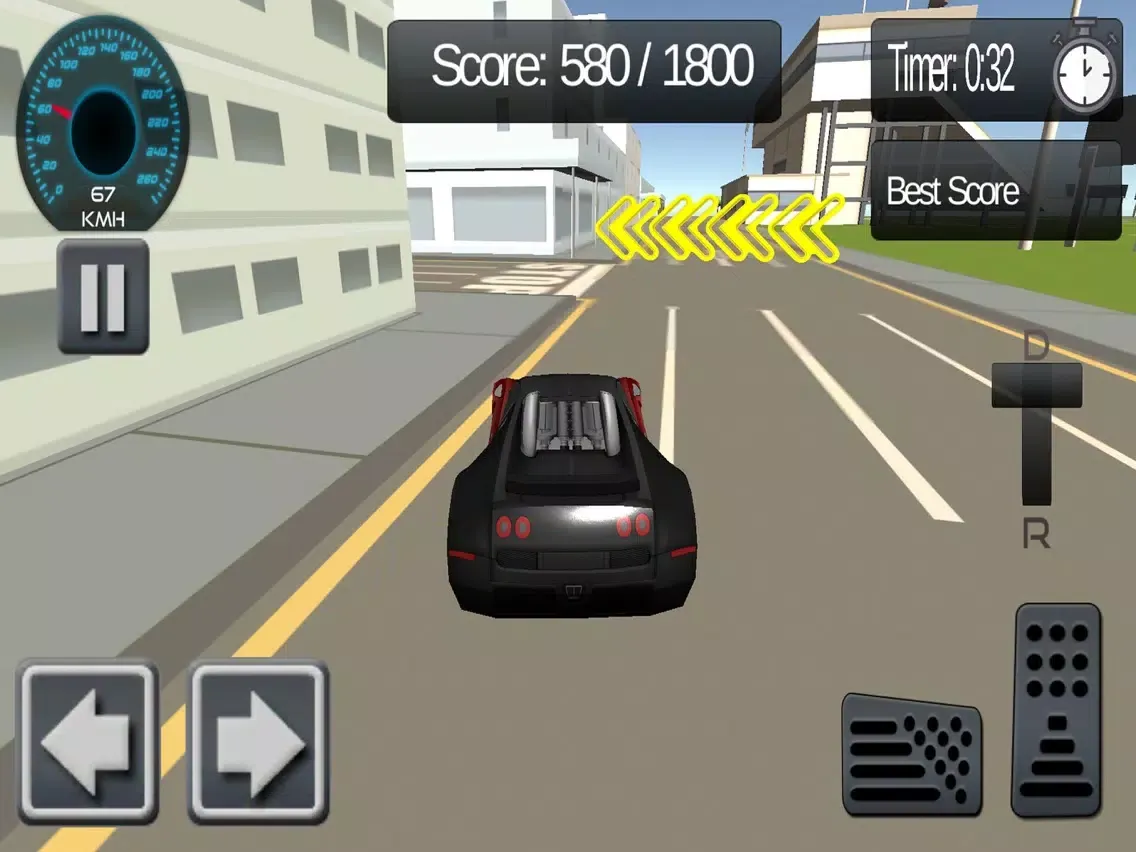Image resolution: width=1136 pixels, height=852 pixels.
Task: Tap the brake pedal
Action: pos(911,753)
